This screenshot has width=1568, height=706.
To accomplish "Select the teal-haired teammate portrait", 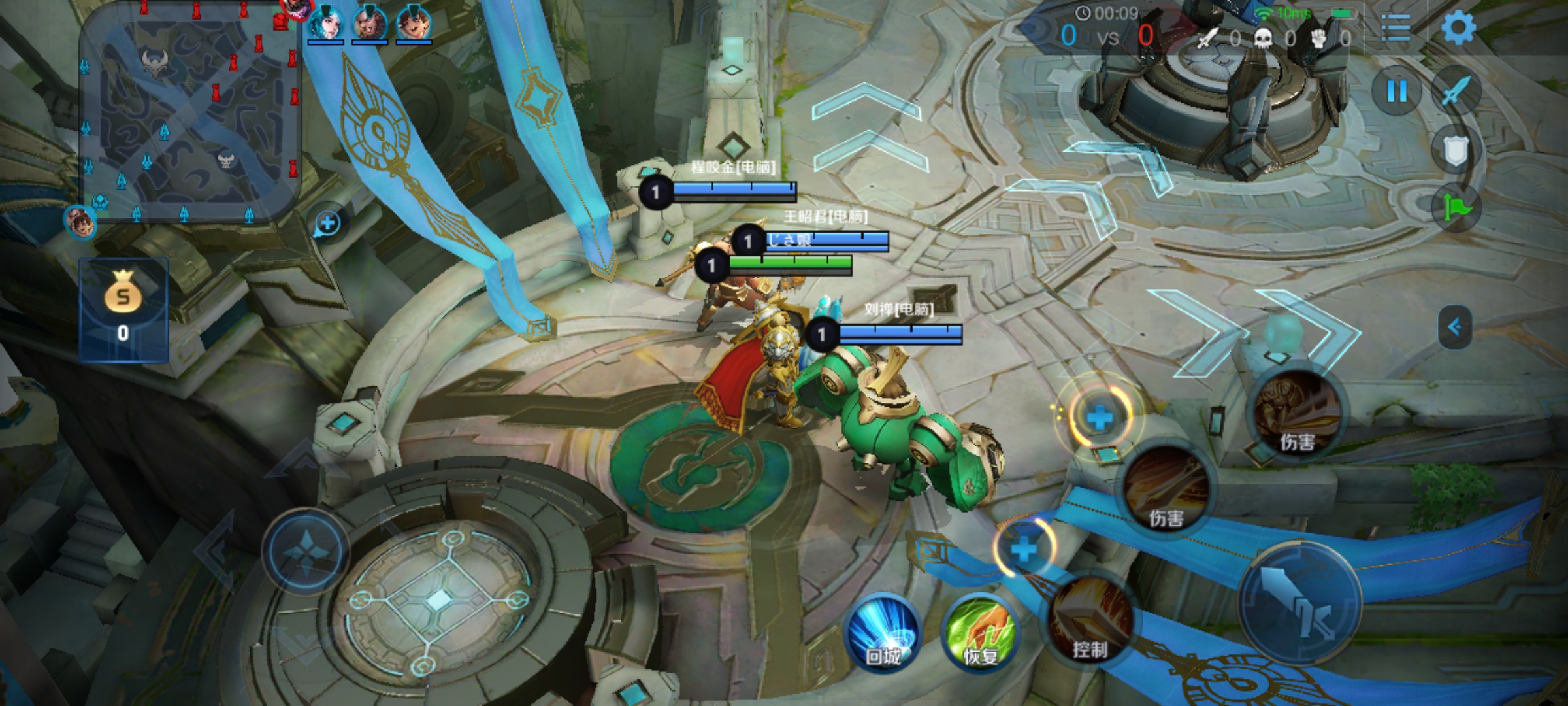I will (x=325, y=23).
